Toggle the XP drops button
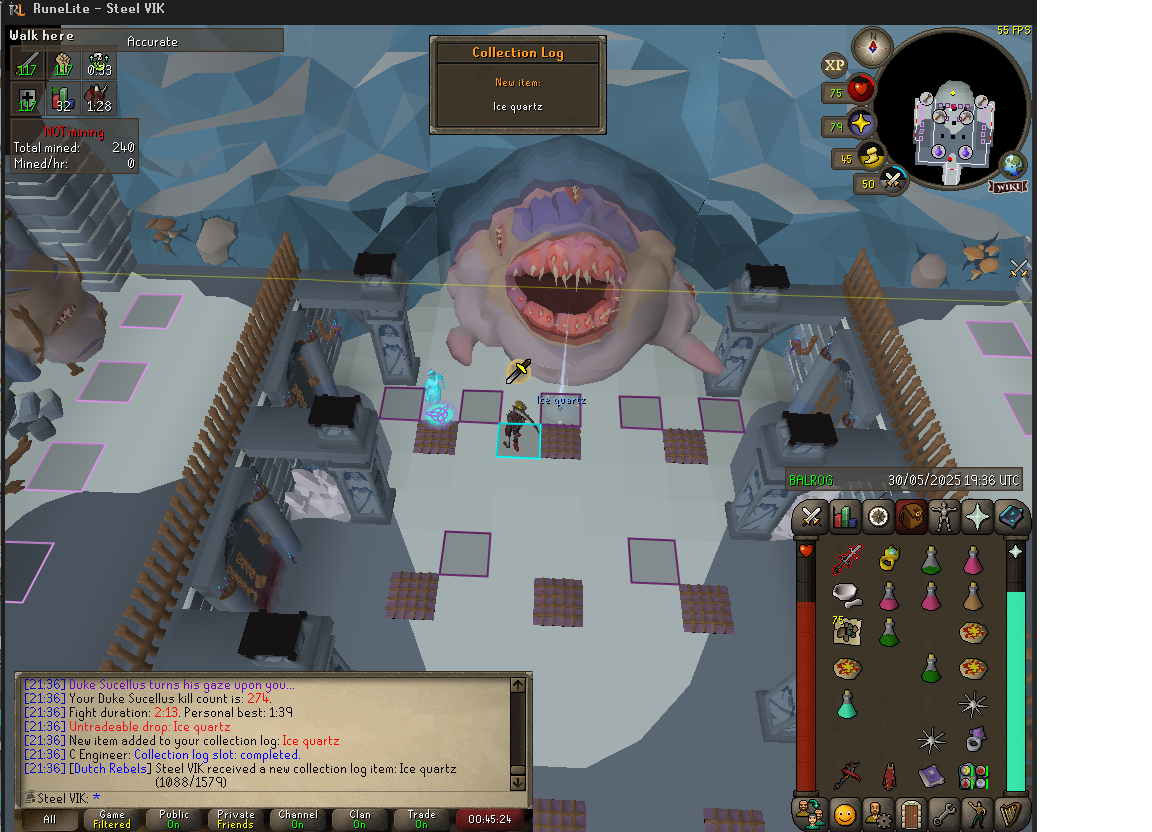This screenshot has height=832, width=1152. (834, 66)
